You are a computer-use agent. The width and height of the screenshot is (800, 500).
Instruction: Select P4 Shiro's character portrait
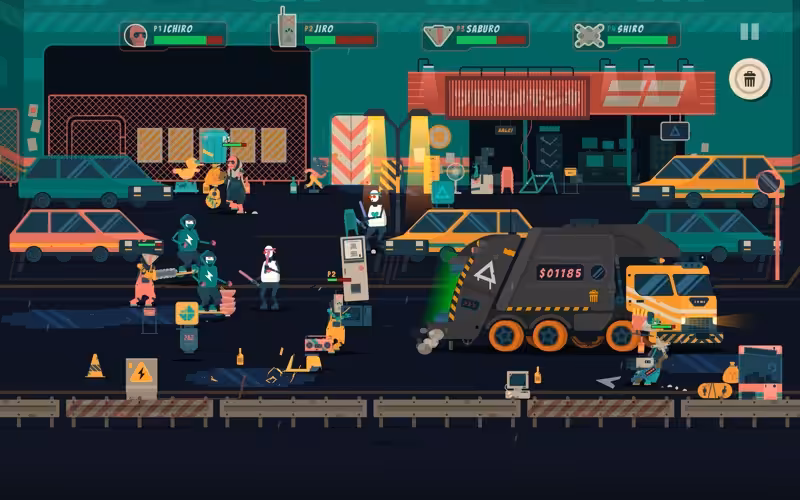[587, 36]
